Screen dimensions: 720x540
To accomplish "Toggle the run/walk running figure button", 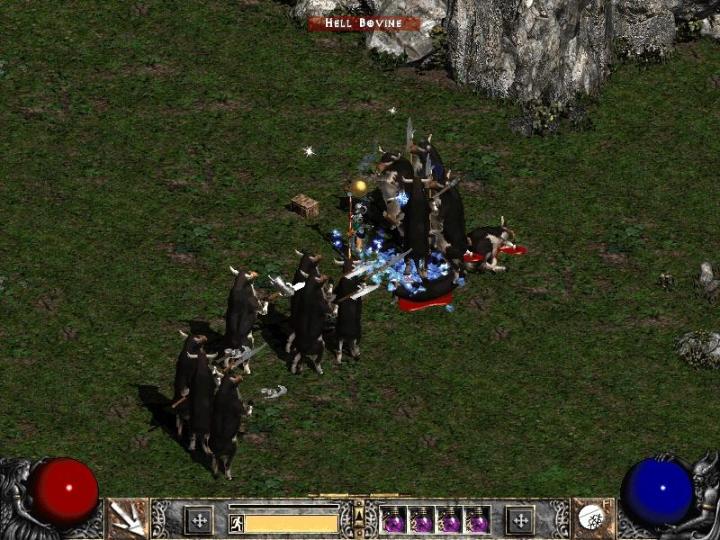I will coord(237,522).
